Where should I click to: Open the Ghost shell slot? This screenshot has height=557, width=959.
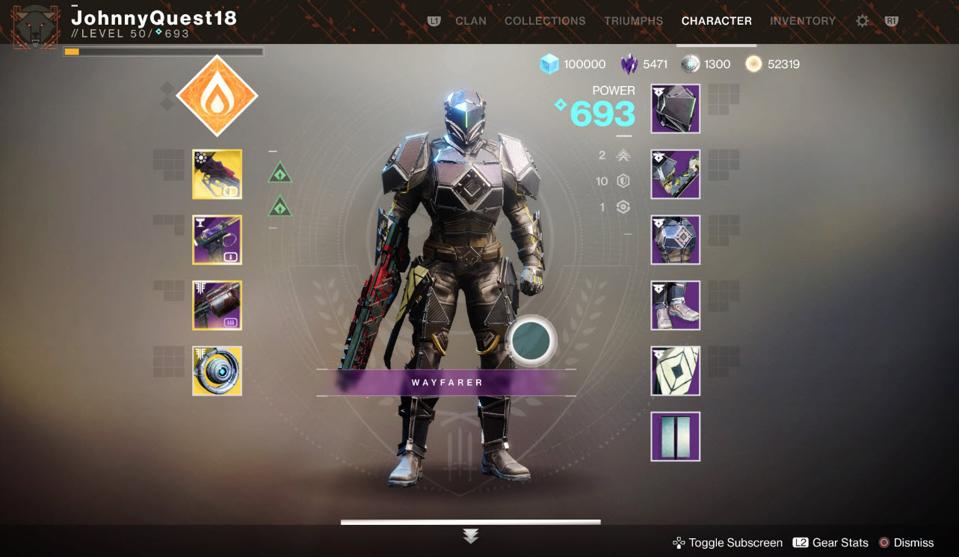click(217, 371)
